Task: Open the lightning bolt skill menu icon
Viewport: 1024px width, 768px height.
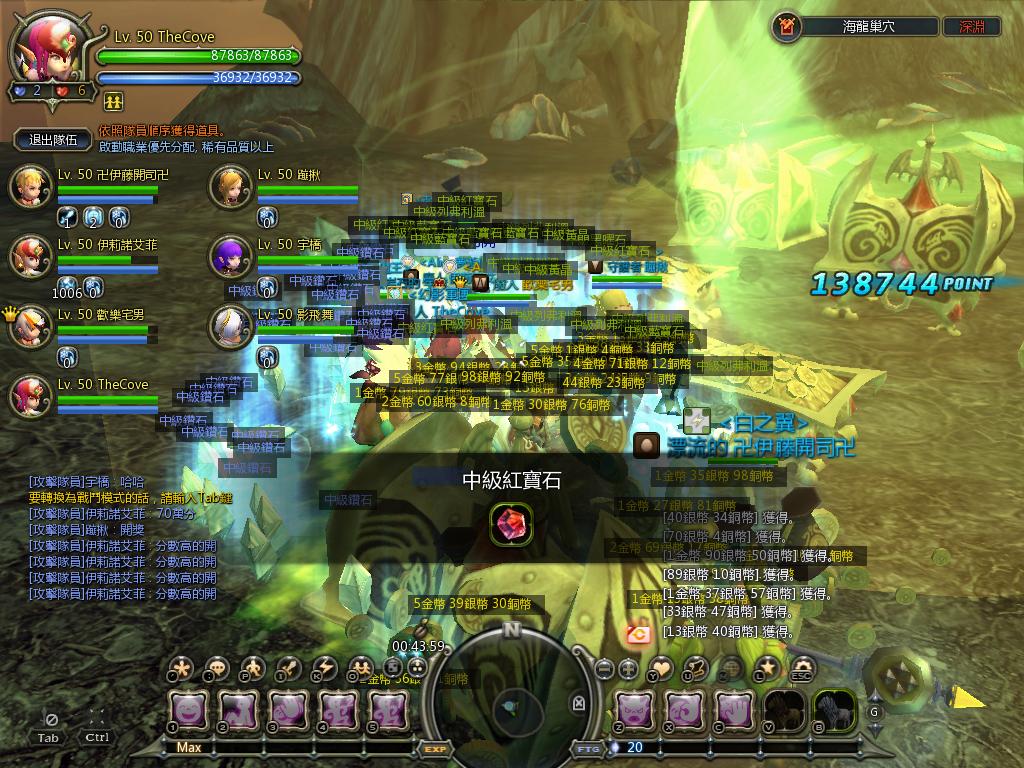Action: (x=324, y=667)
